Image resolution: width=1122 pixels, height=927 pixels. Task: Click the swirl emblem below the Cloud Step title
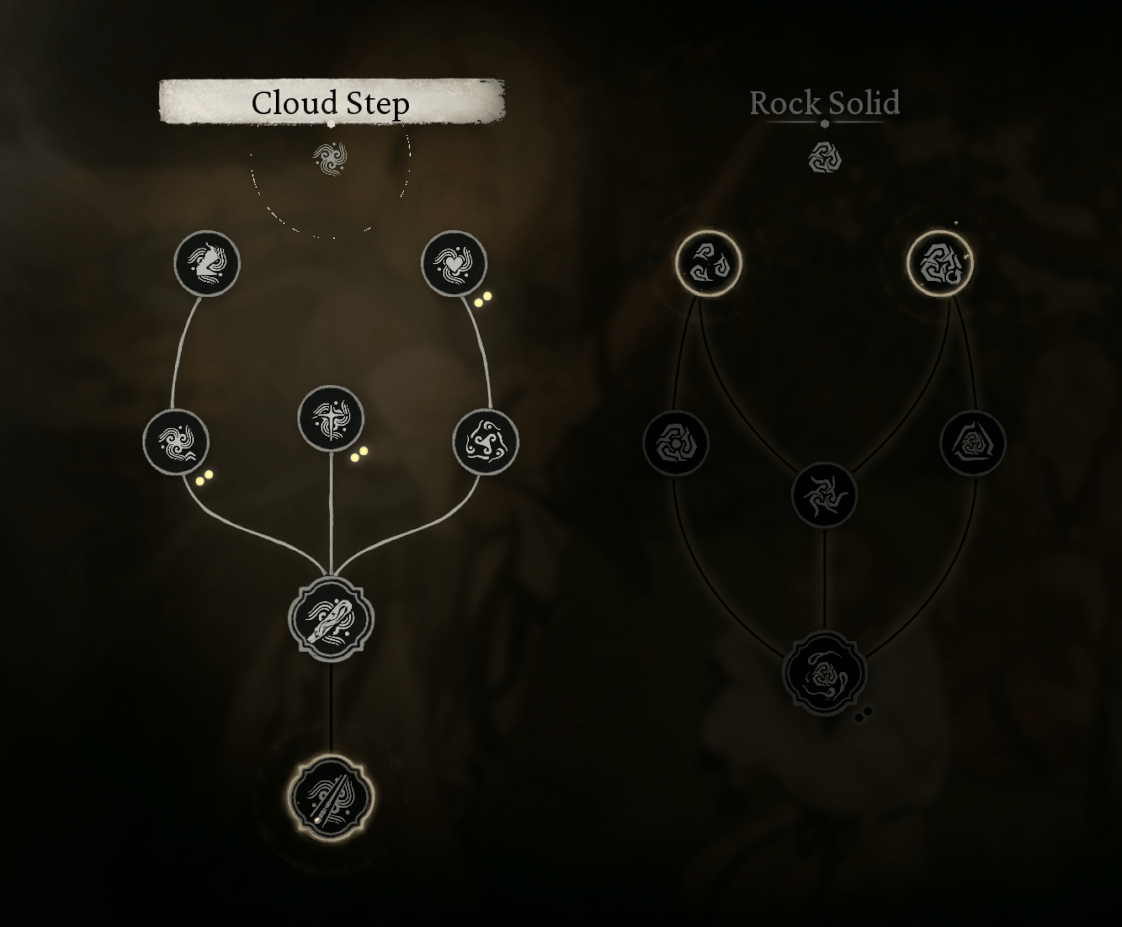330,158
